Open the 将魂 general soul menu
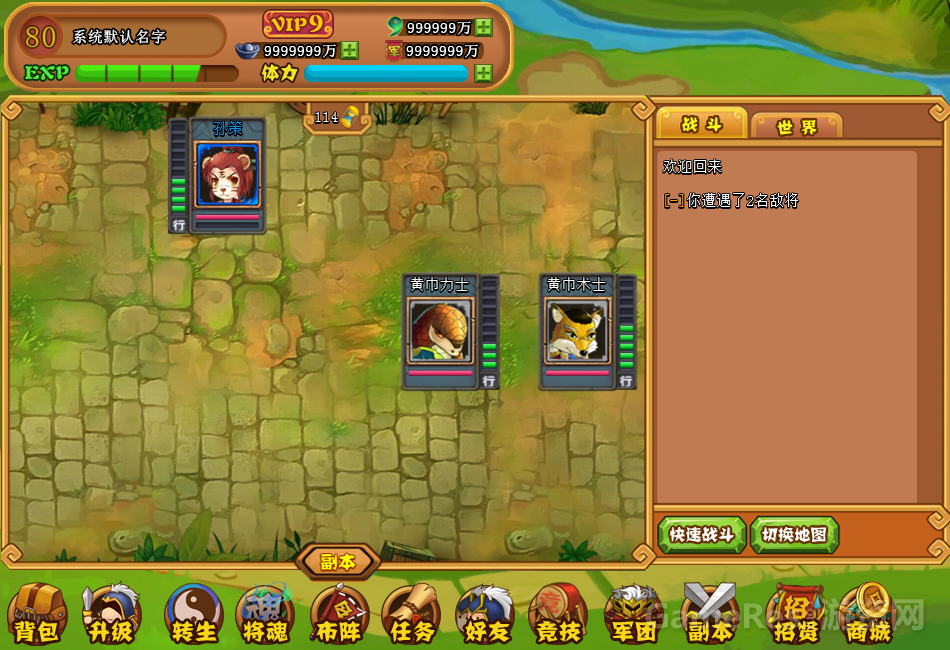The height and width of the screenshot is (650, 950). 265,612
